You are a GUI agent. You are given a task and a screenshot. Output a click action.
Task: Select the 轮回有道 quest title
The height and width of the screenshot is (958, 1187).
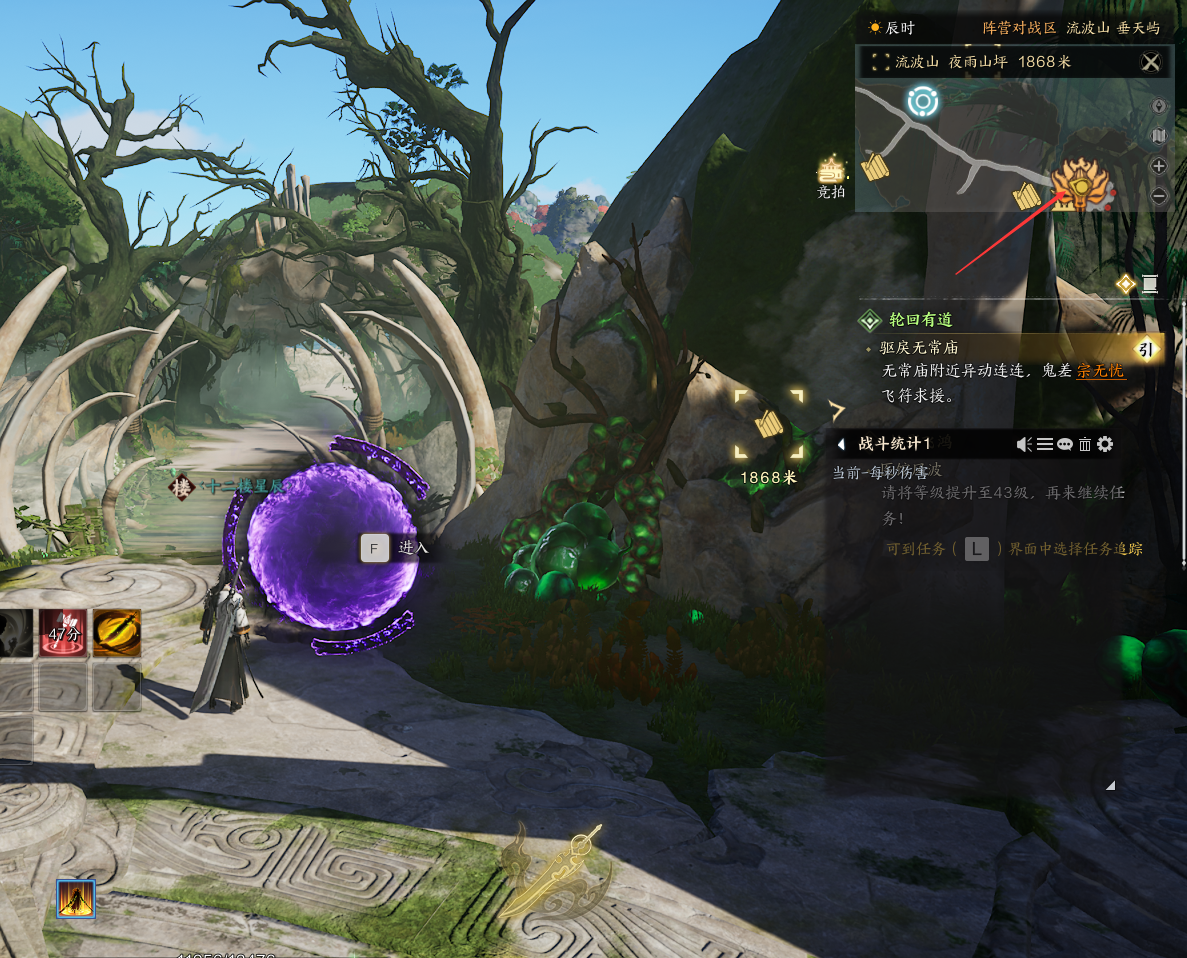point(920,320)
